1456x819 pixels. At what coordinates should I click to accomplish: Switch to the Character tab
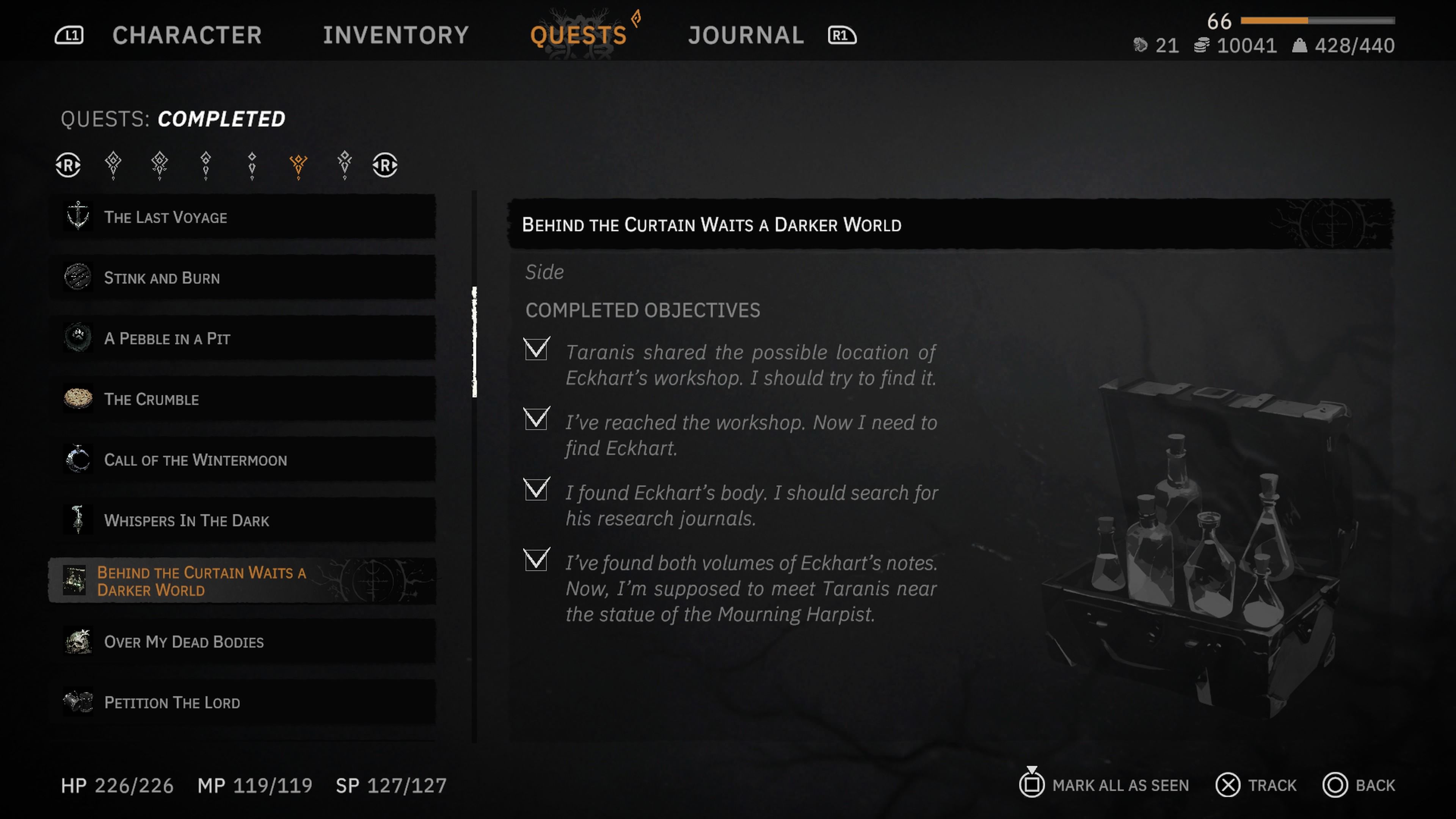[187, 35]
